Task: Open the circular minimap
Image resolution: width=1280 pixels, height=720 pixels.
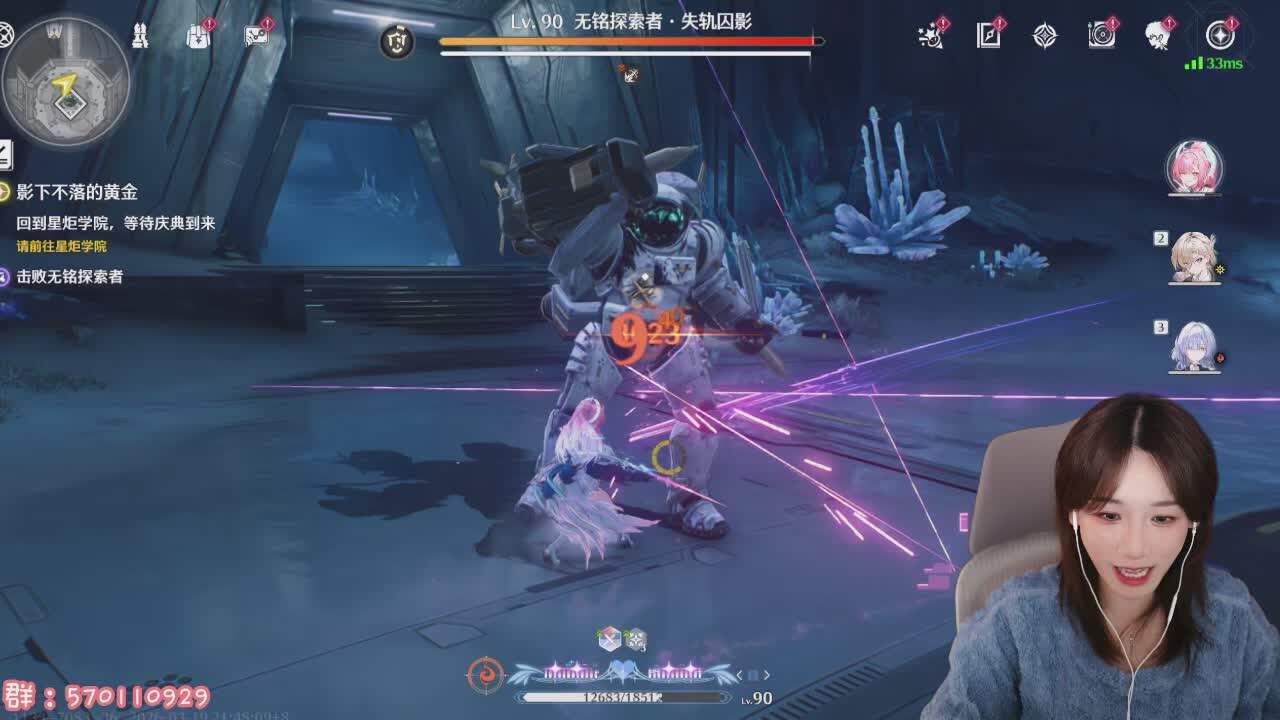Action: [x=67, y=82]
